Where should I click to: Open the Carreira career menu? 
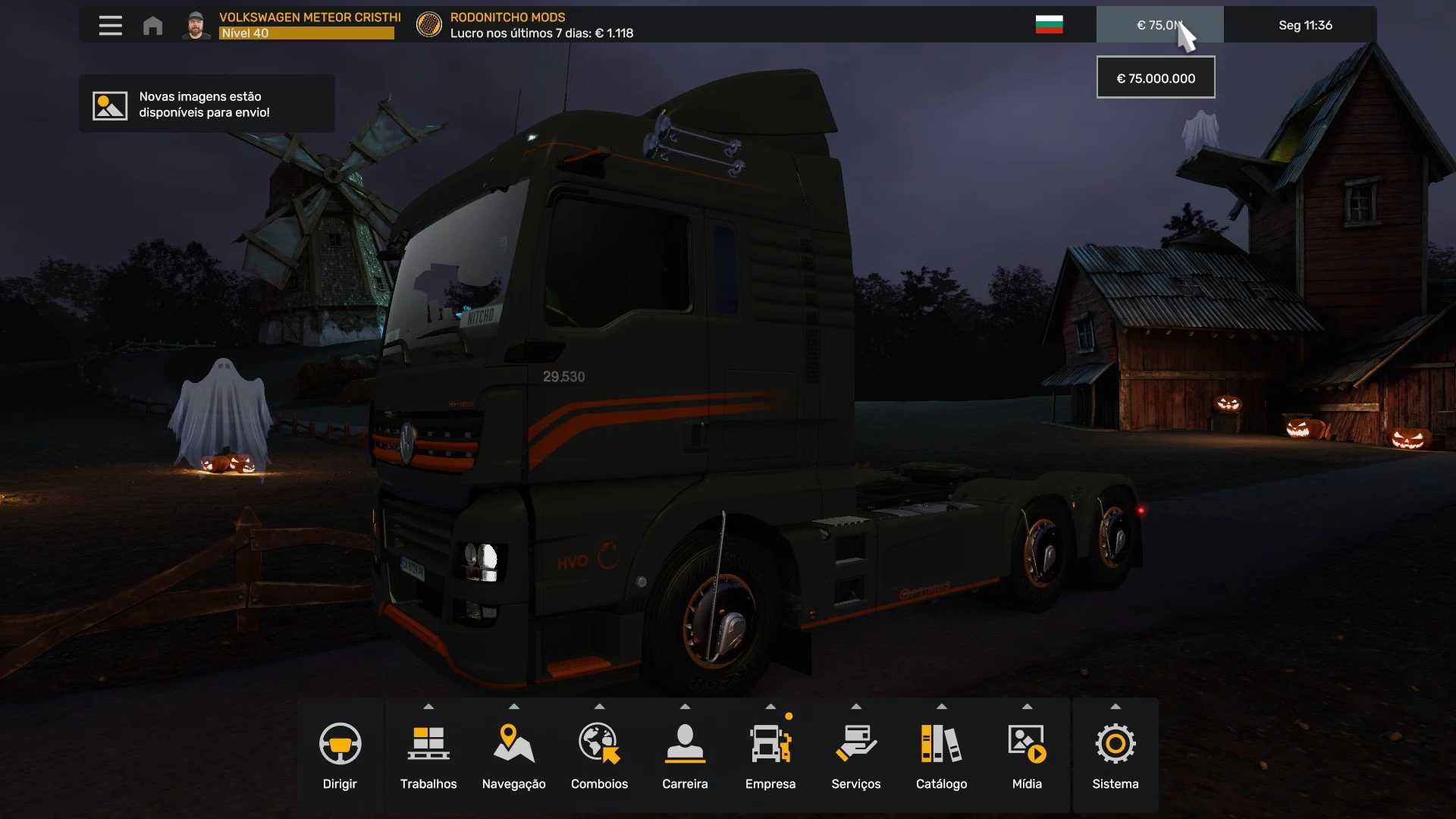tap(685, 755)
